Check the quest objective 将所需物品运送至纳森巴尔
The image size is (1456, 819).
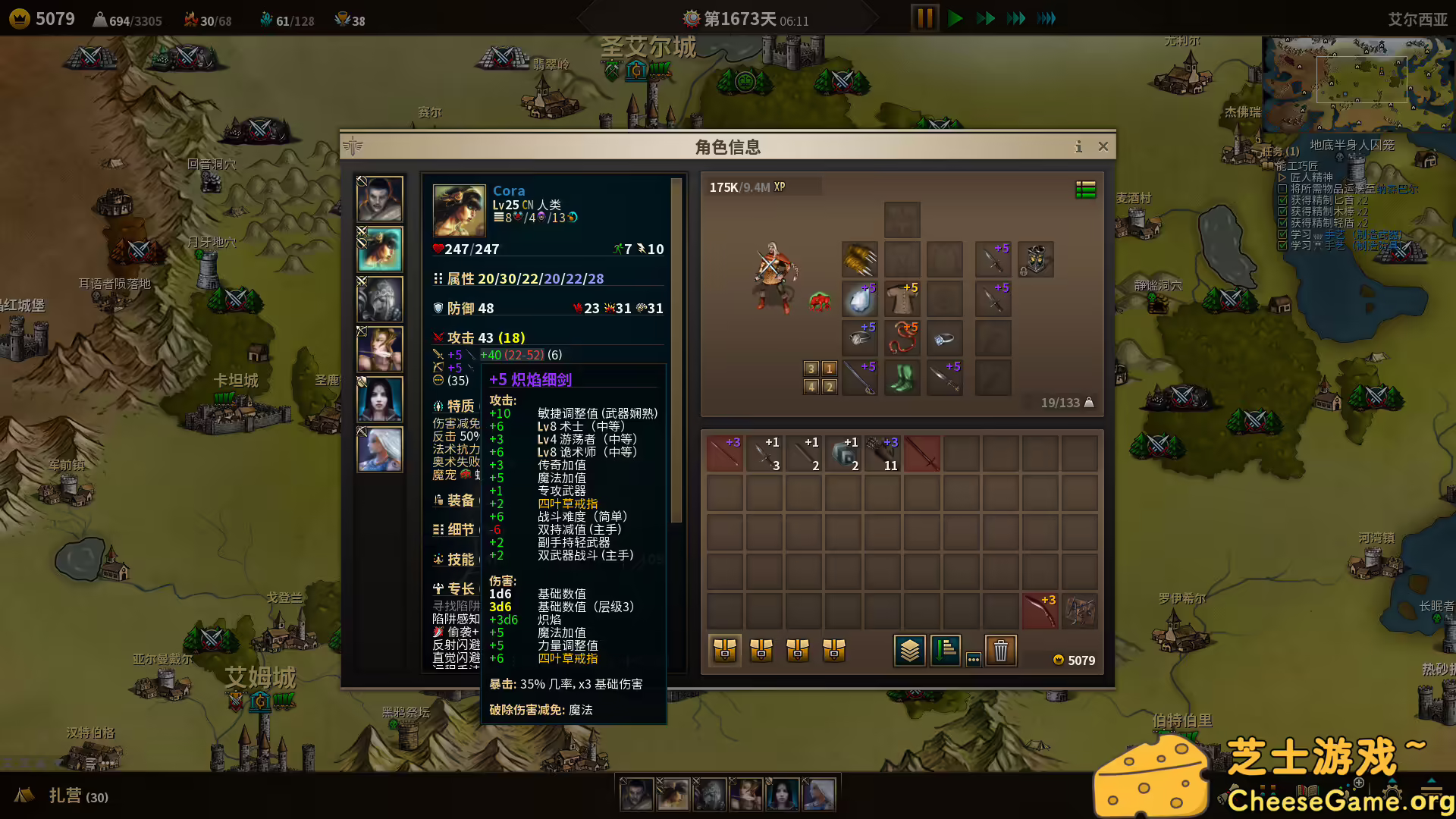(x=1282, y=190)
